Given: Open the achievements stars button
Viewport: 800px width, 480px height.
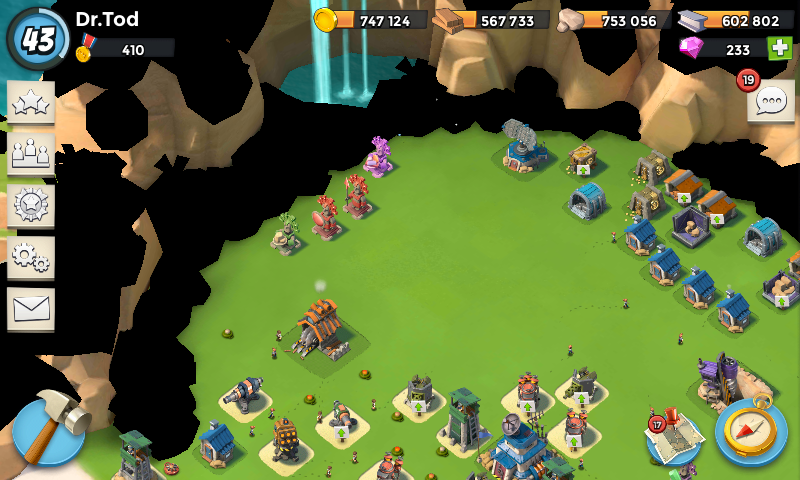Looking at the screenshot, I should point(31,104).
